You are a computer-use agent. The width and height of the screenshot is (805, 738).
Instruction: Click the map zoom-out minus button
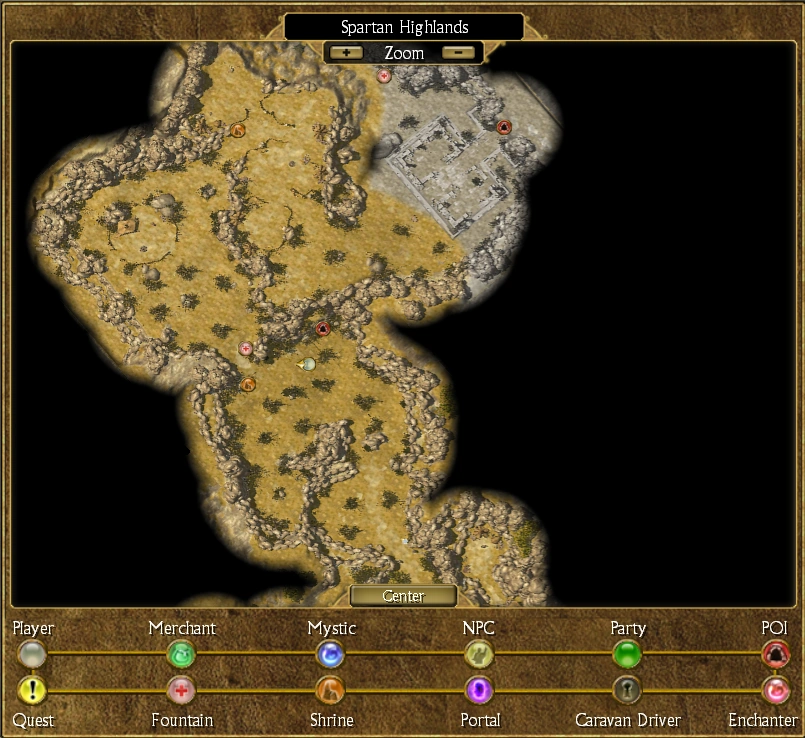point(458,52)
